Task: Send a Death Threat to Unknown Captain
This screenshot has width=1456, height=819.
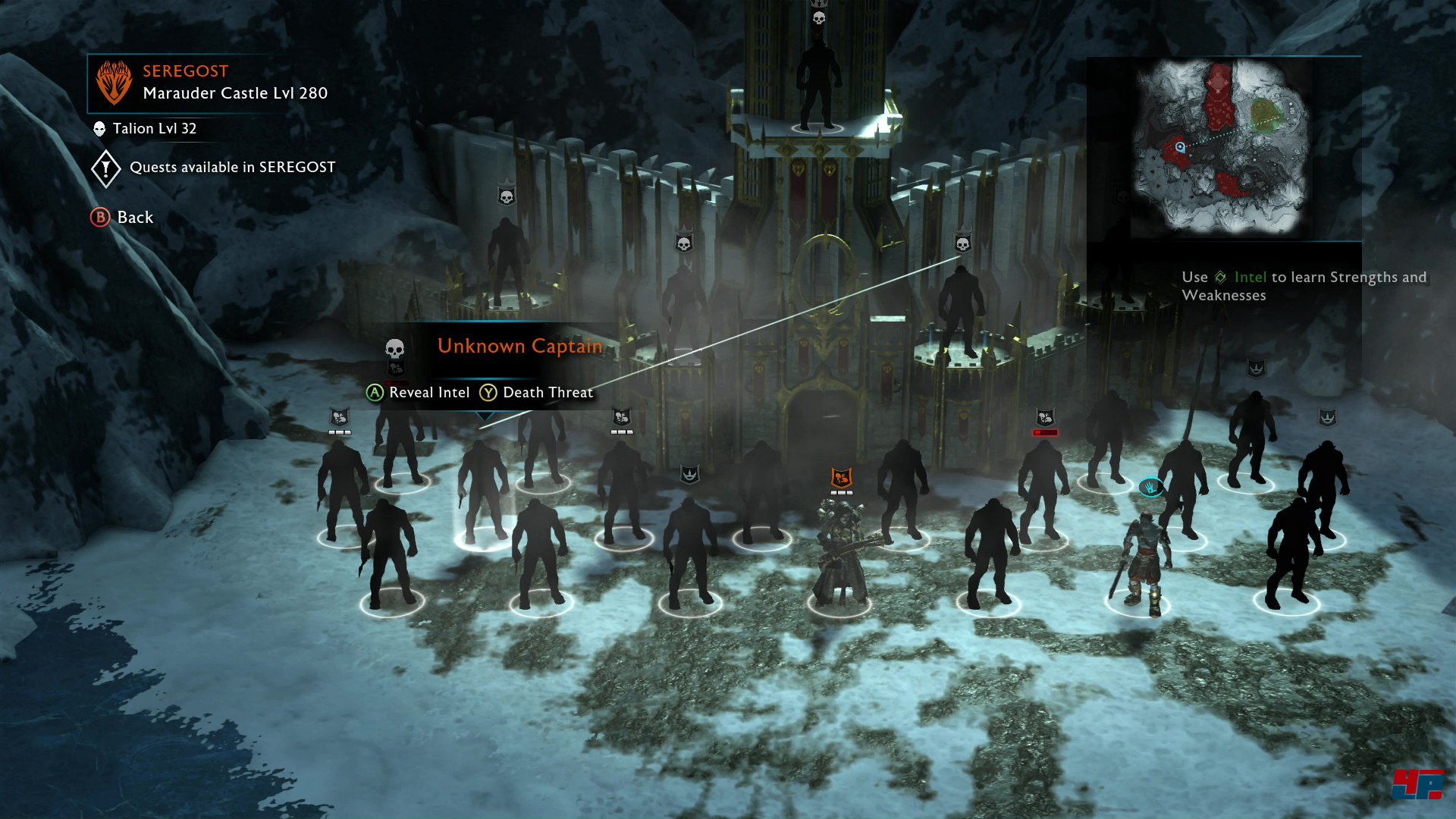Action: pos(537,393)
